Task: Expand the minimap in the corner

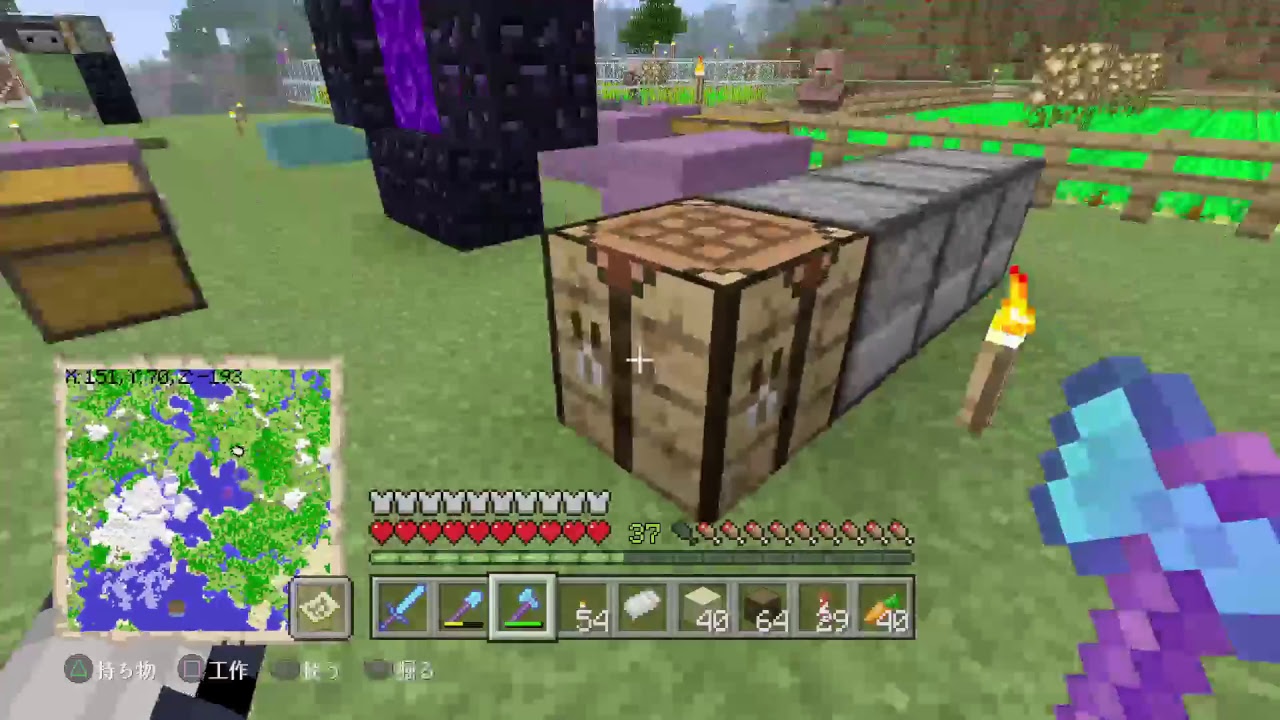Action: click(x=320, y=608)
